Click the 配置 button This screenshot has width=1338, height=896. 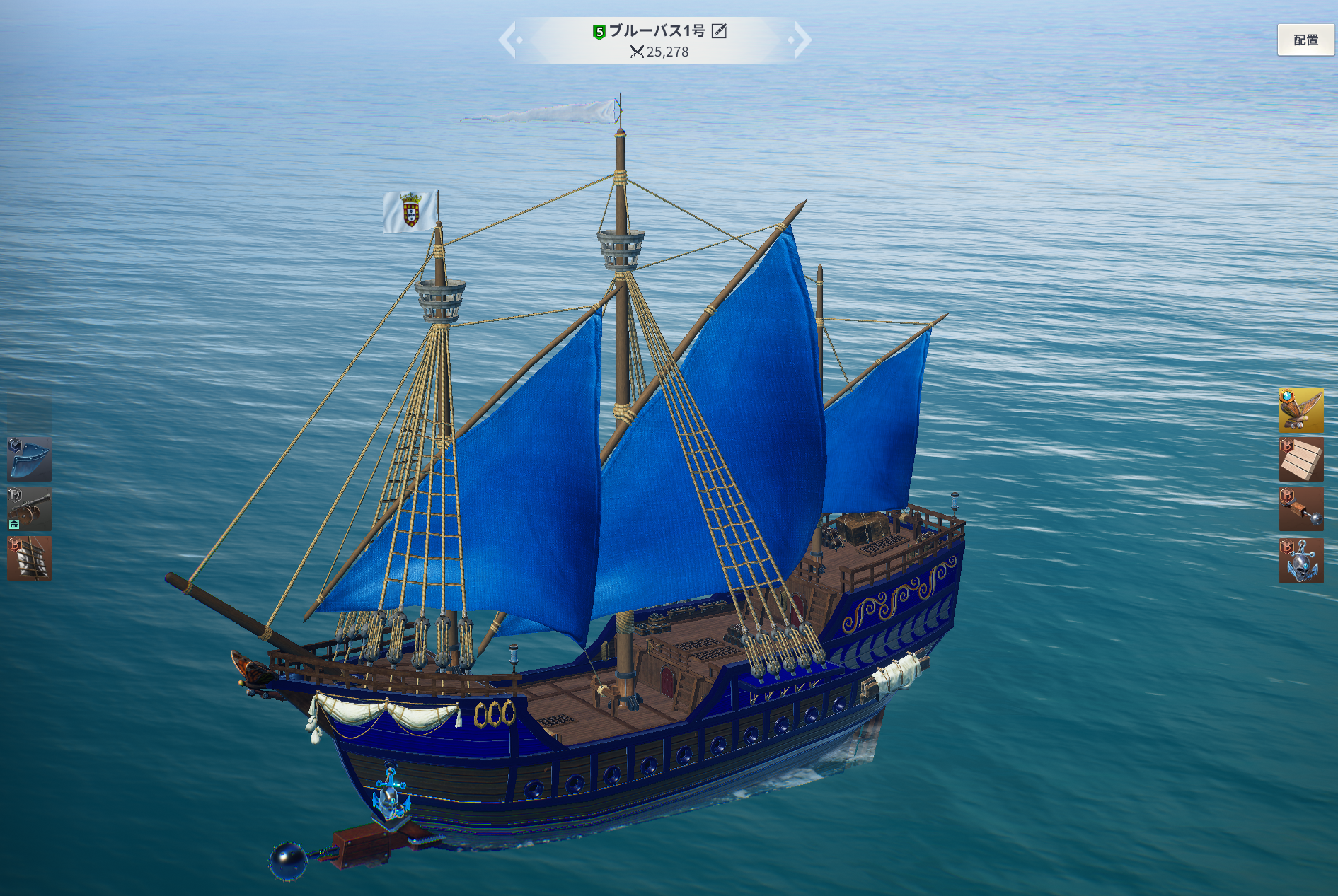point(1305,40)
